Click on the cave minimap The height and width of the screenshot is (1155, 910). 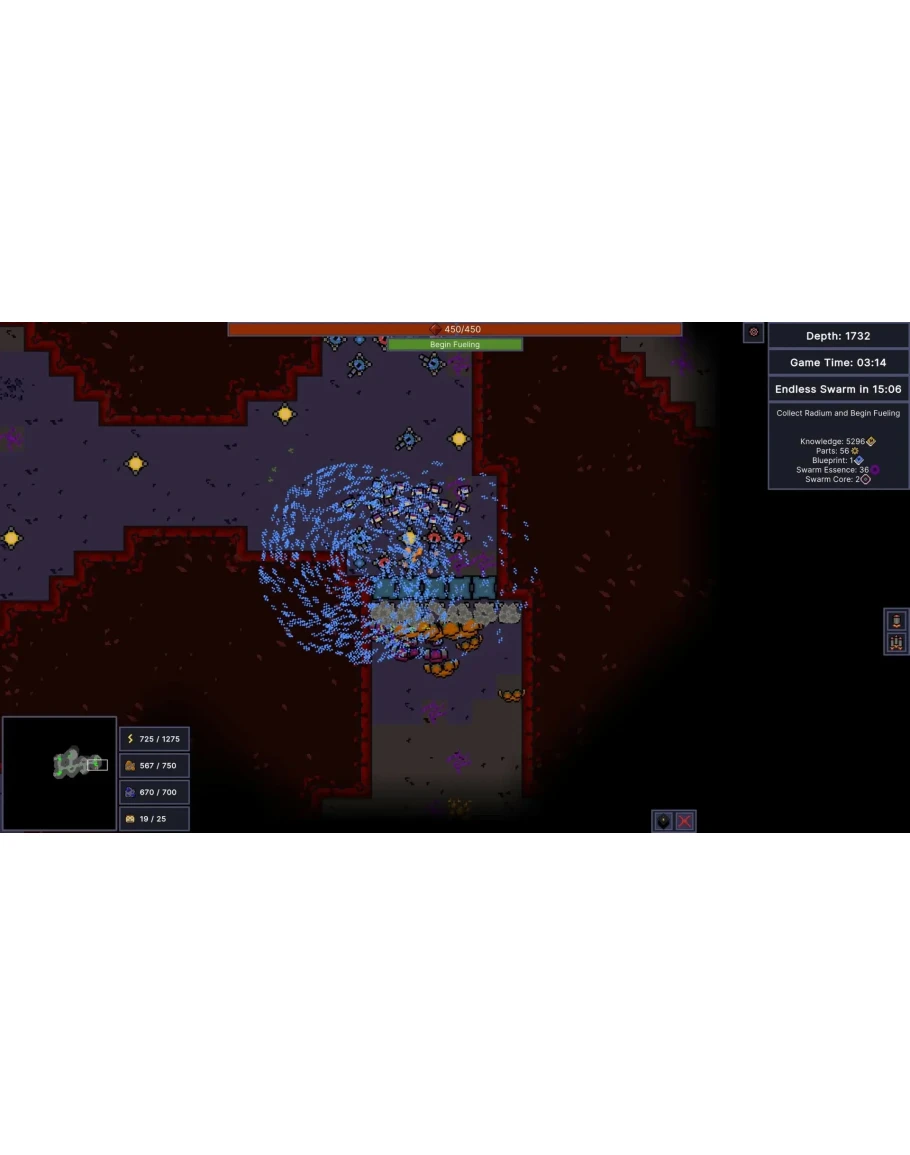(59, 773)
